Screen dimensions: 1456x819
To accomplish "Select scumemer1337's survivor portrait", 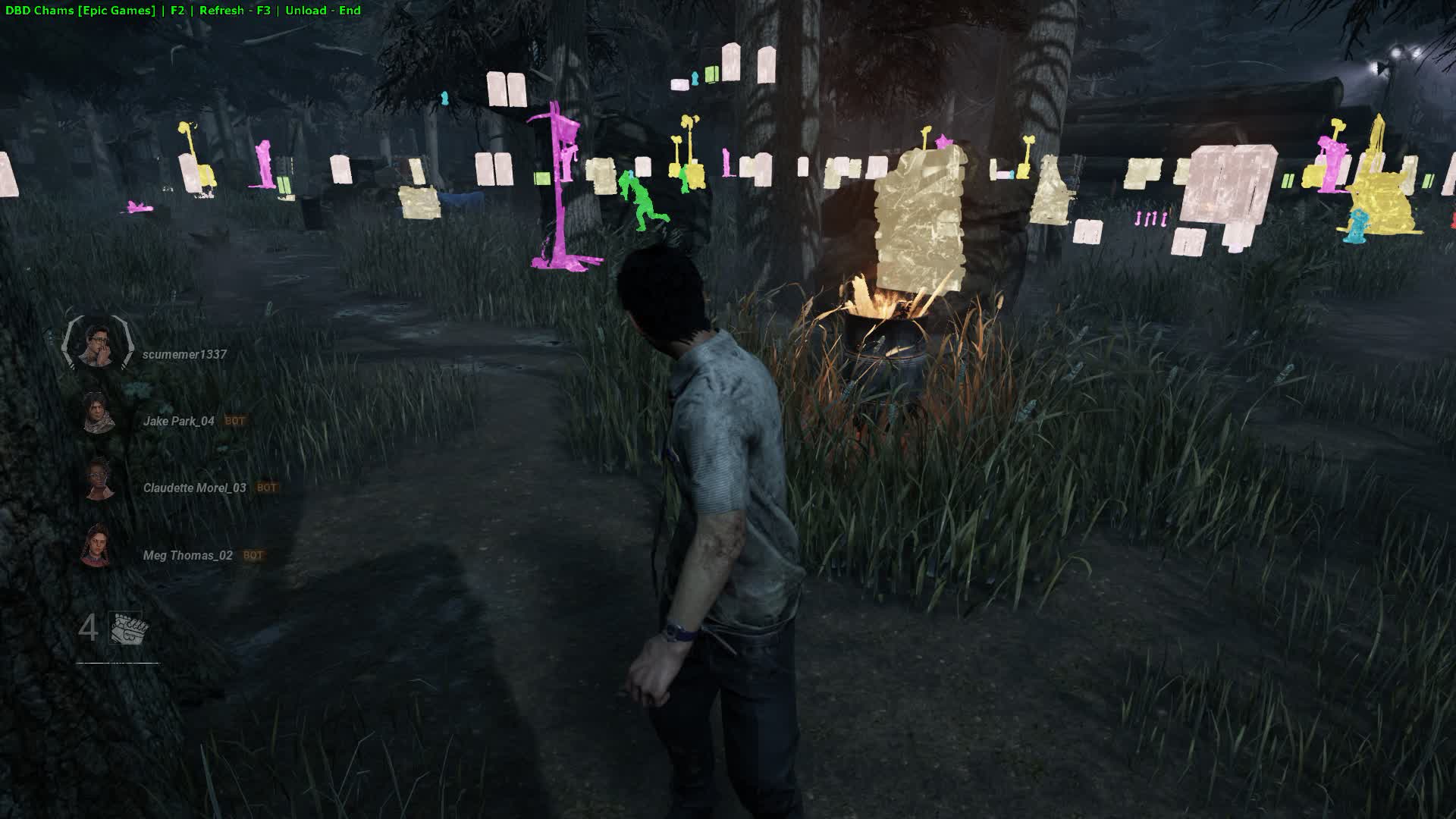I will (x=97, y=344).
